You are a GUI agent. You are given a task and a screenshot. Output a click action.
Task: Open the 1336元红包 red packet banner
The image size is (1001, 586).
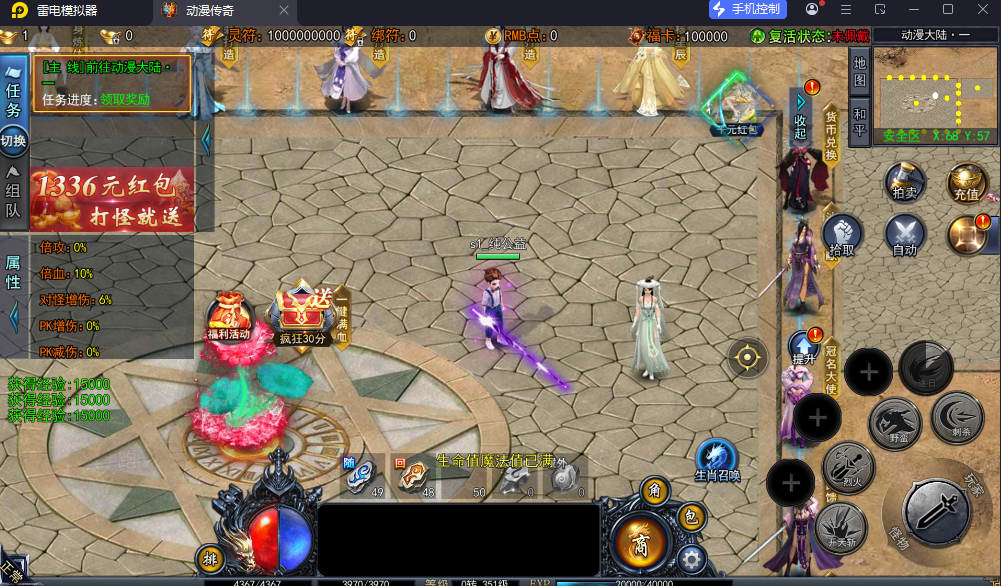click(x=112, y=199)
